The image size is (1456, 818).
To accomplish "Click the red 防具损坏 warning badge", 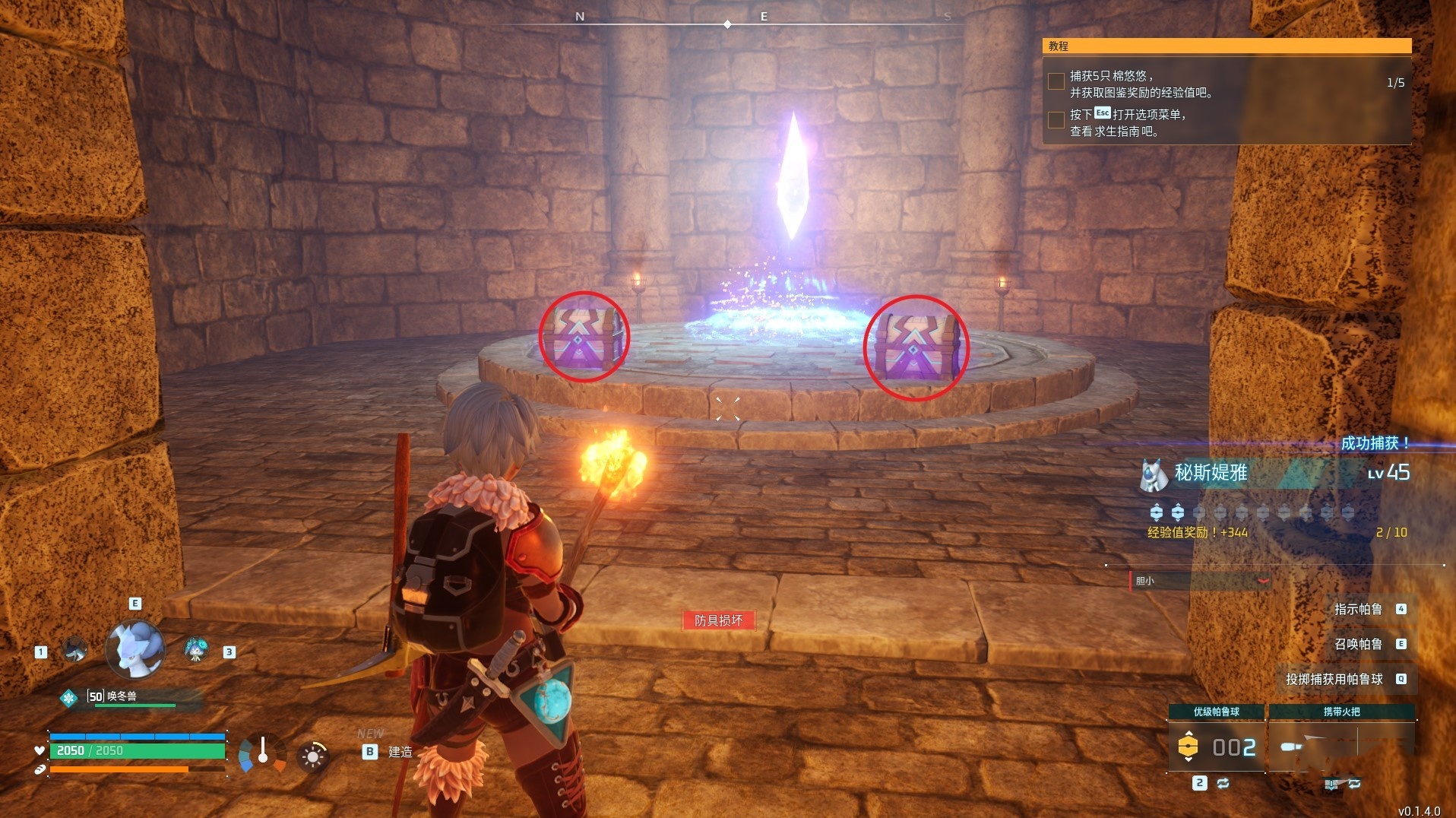I will (718, 620).
